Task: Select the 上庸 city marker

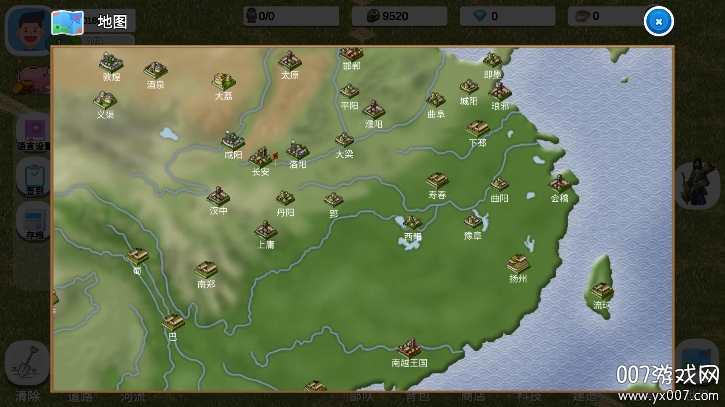Action: 265,231
